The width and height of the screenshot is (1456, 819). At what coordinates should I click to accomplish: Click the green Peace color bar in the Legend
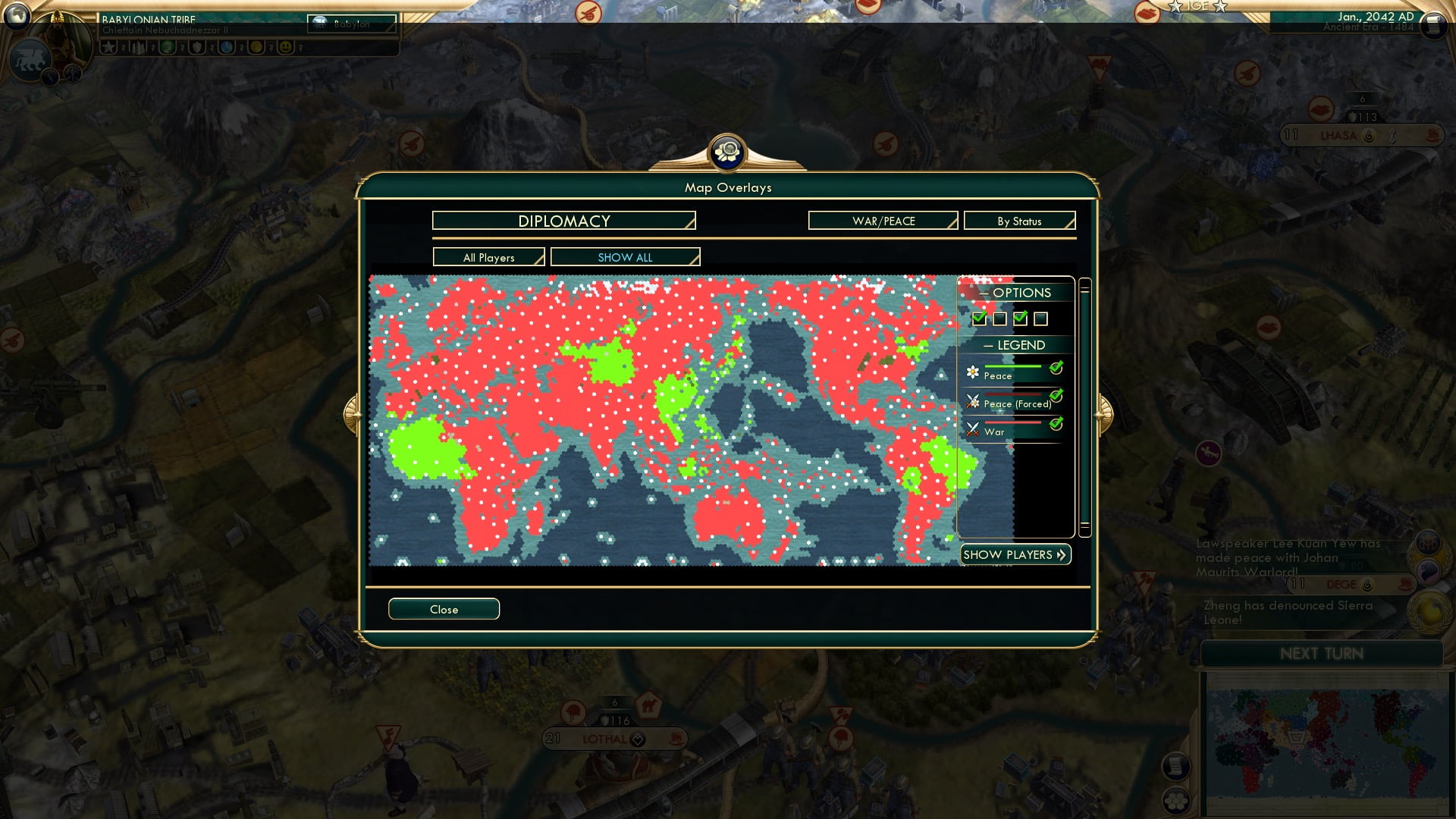(x=1014, y=366)
